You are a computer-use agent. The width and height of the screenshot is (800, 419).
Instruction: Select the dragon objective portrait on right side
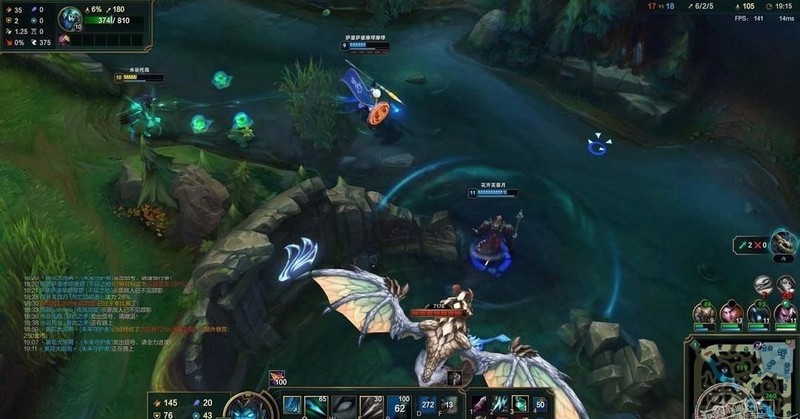coord(784,243)
